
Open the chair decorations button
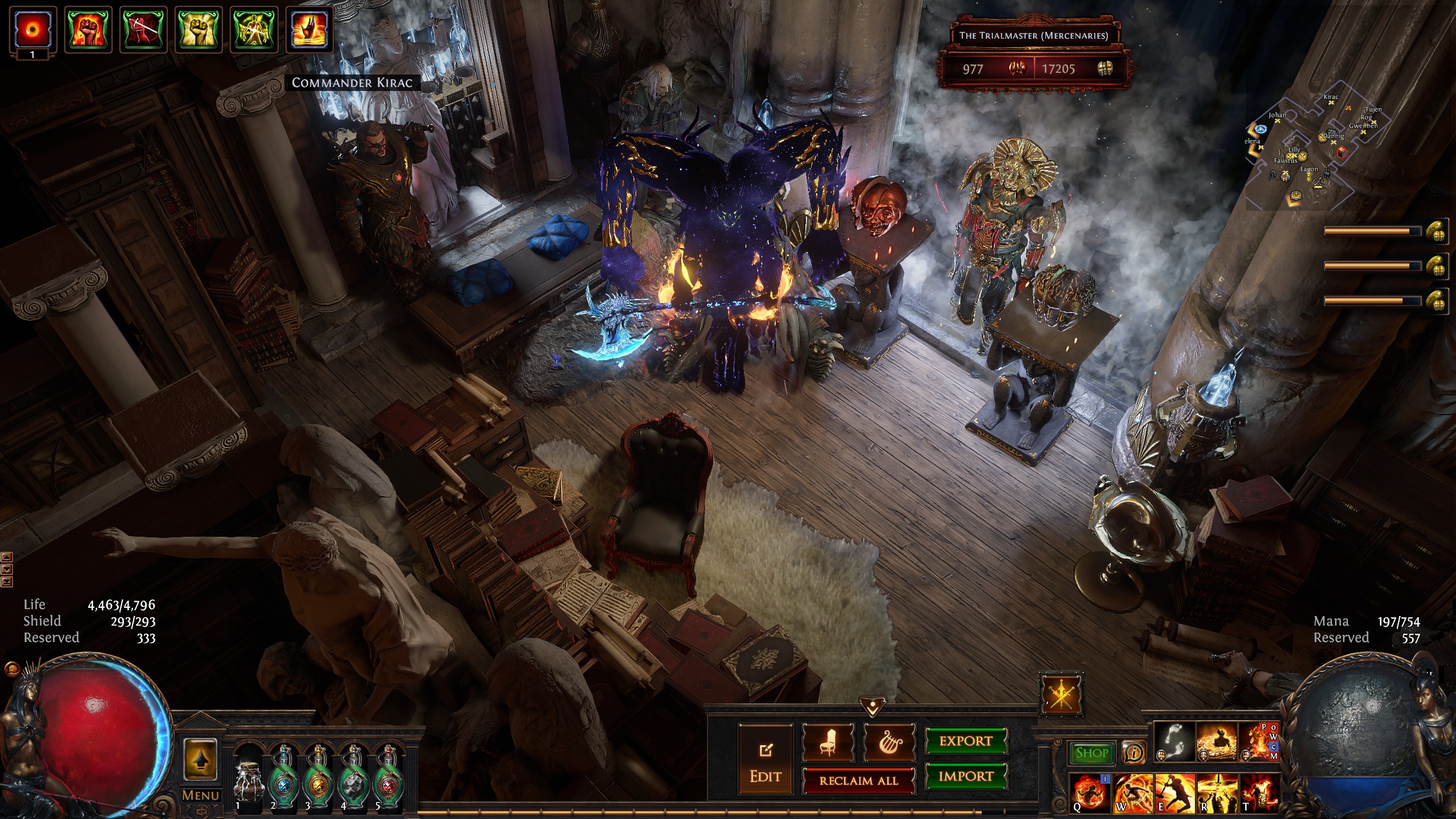point(828,743)
